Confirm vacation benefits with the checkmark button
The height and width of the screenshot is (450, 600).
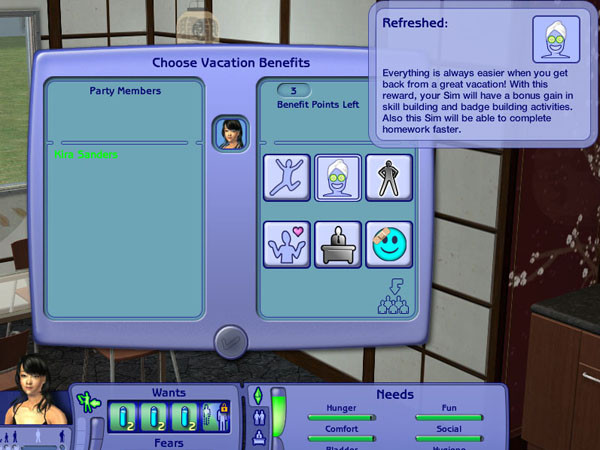[229, 341]
